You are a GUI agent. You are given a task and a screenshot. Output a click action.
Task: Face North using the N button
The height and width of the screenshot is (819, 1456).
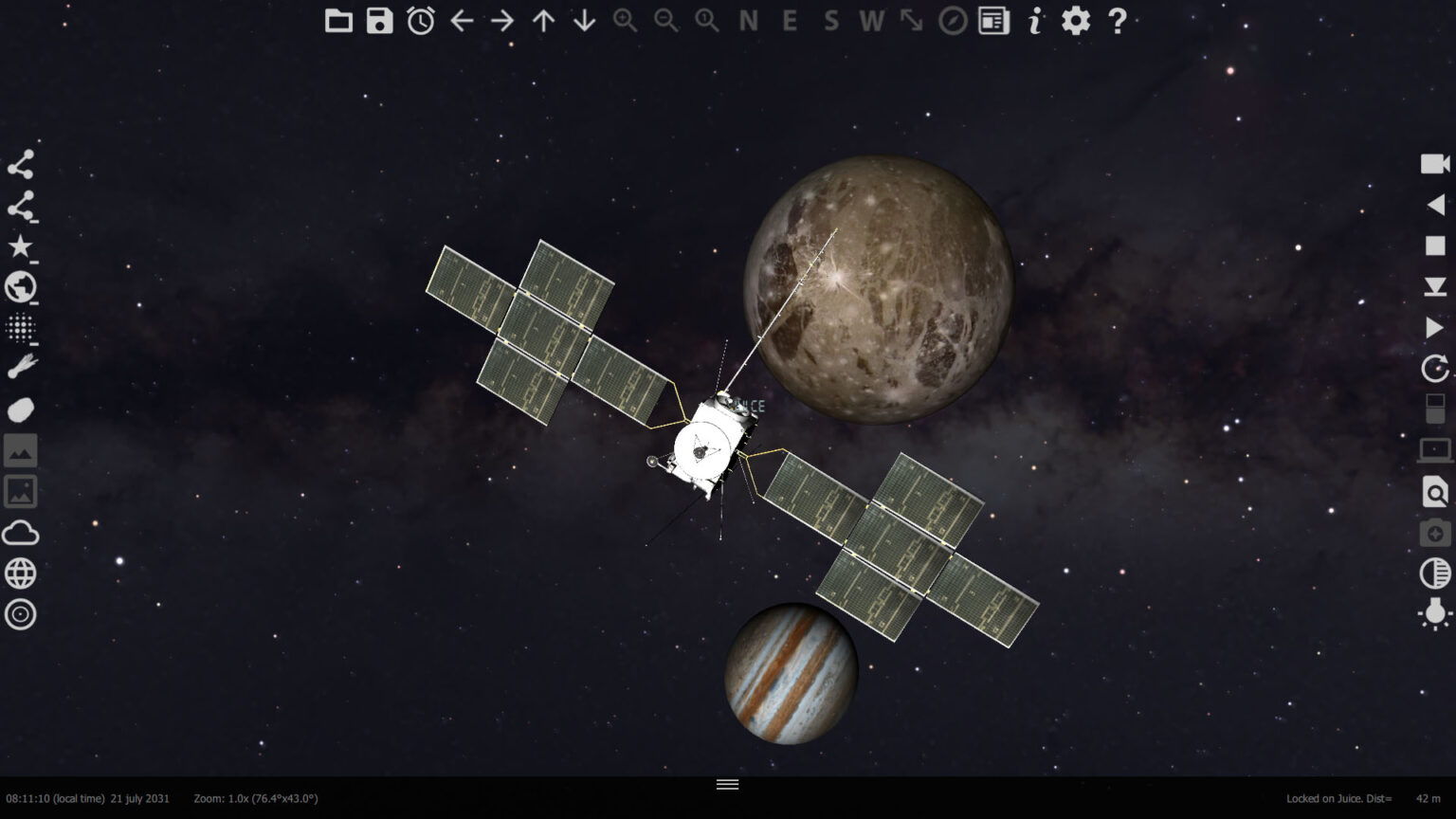[748, 21]
